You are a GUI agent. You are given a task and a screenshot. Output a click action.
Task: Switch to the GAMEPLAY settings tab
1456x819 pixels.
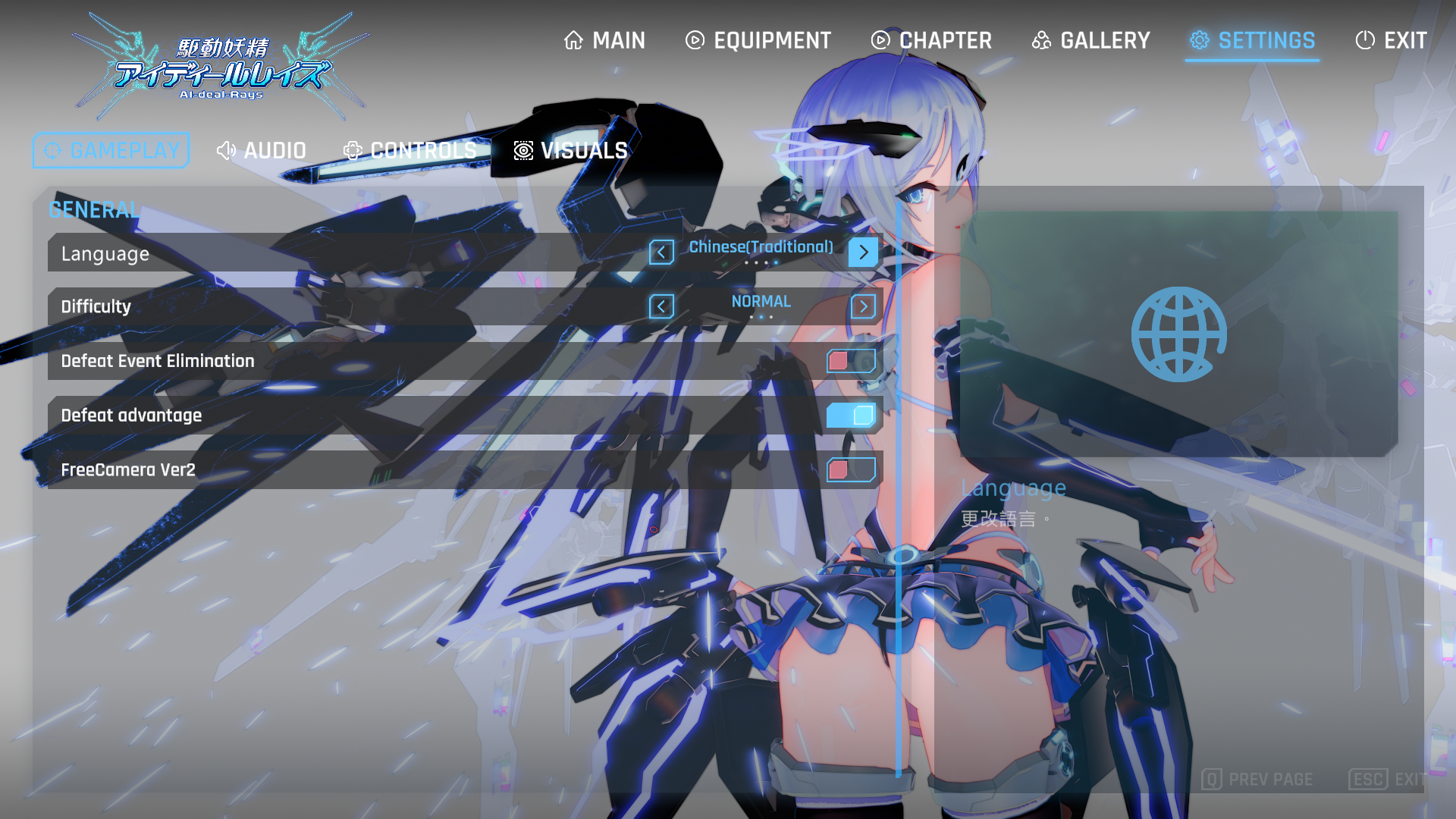111,151
